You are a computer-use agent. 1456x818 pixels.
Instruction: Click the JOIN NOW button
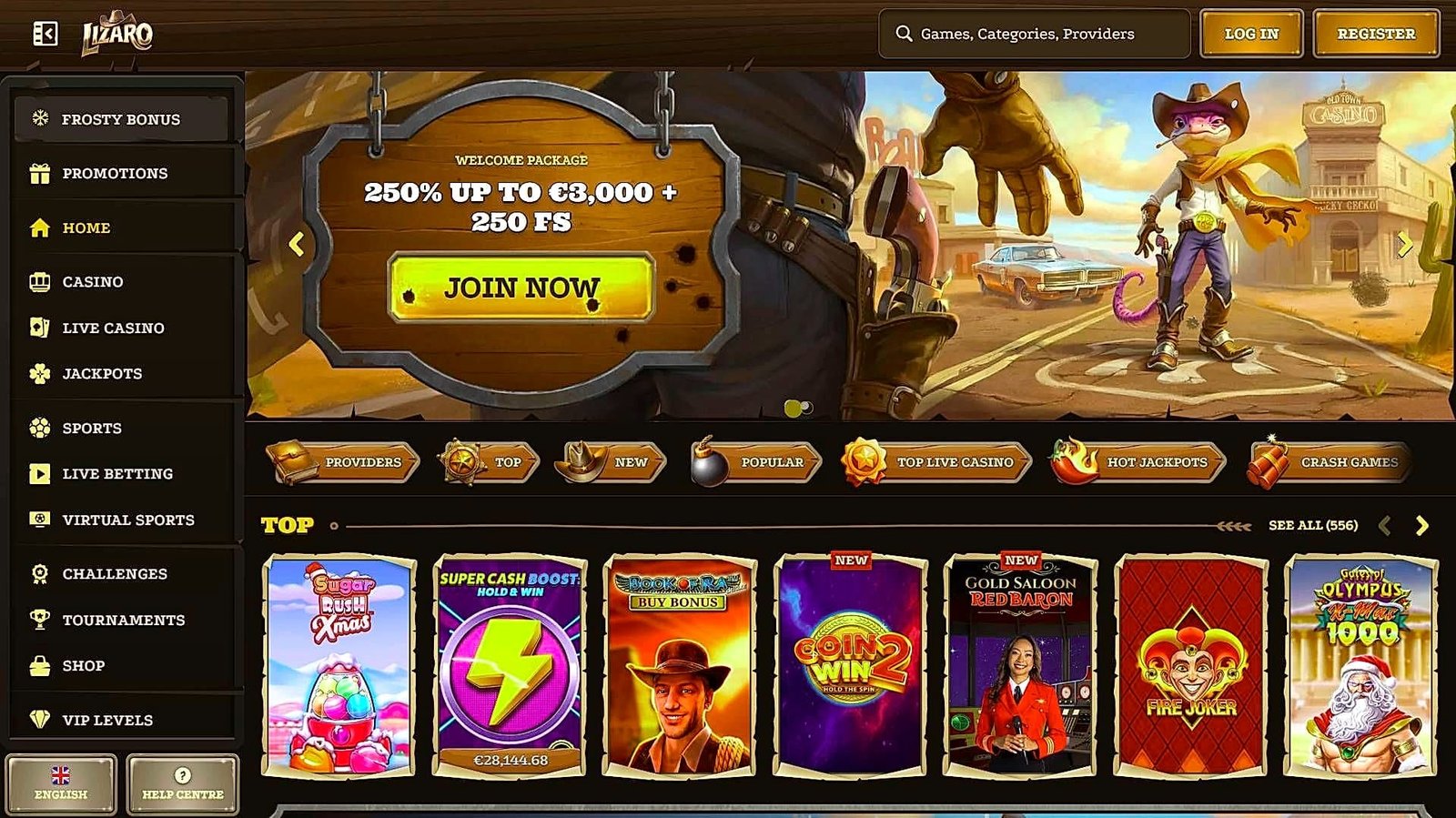coord(521,288)
